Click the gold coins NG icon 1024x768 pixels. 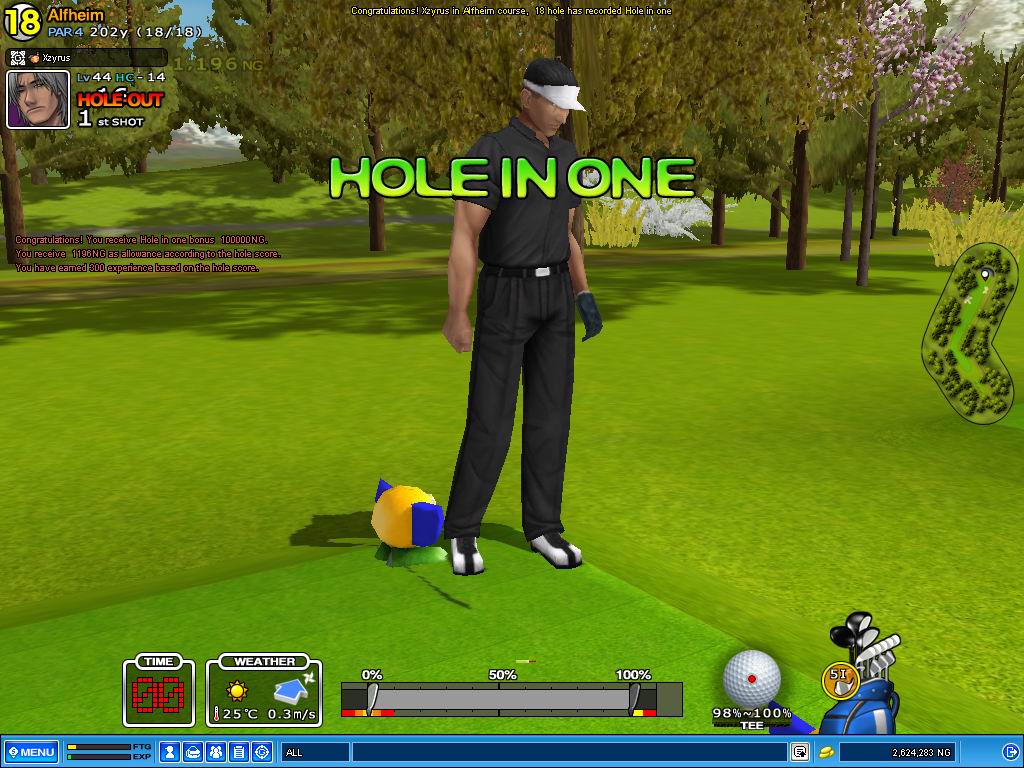click(x=826, y=752)
